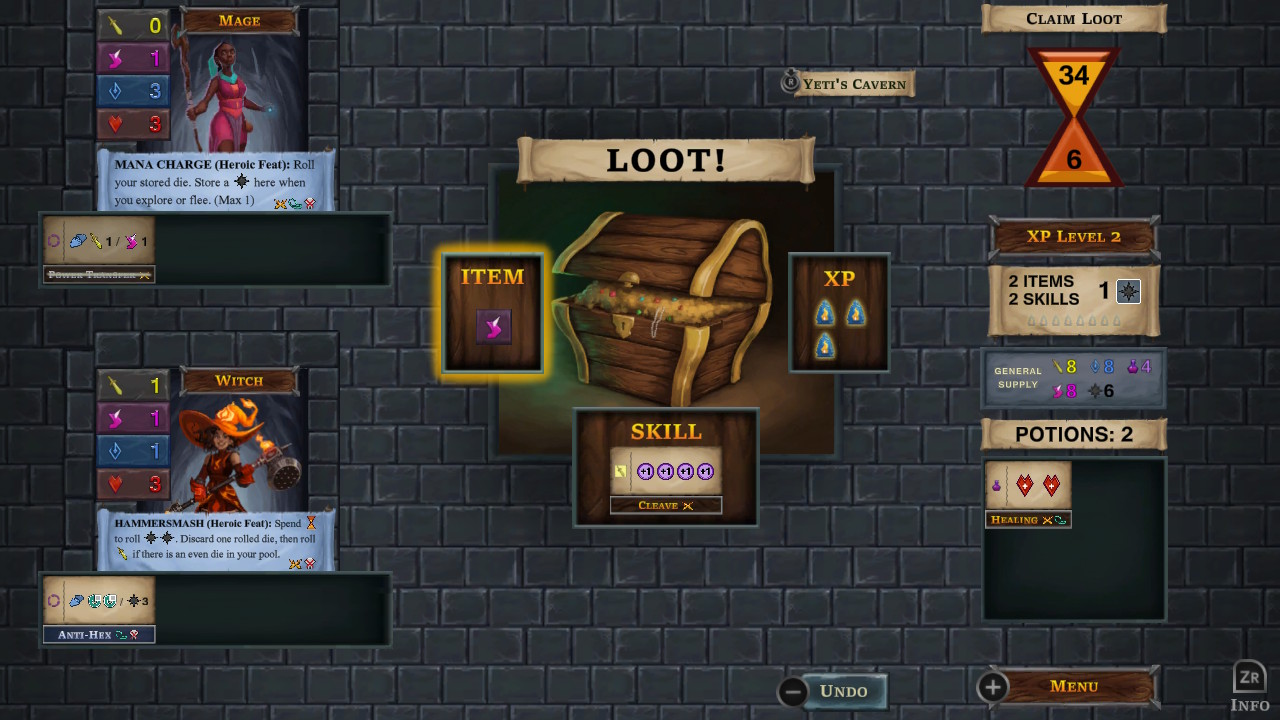Claim the blue XP flames loot card
The width and height of the screenshot is (1280, 720).
click(x=838, y=312)
